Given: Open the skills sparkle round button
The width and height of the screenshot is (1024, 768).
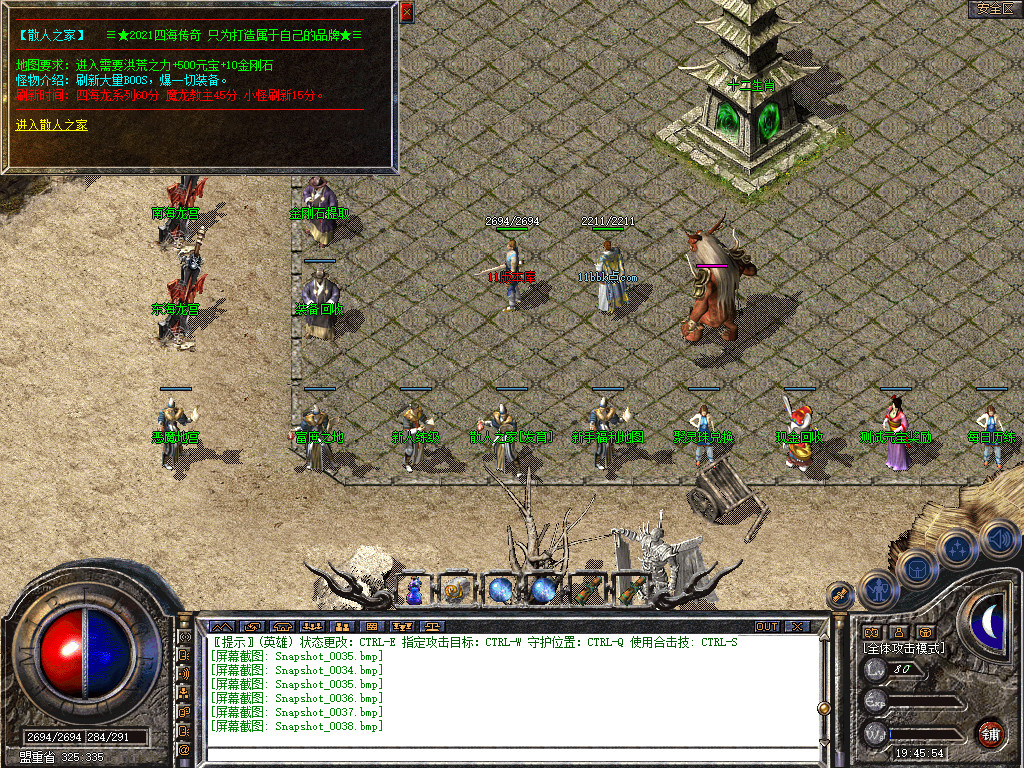Looking at the screenshot, I should click(958, 548).
